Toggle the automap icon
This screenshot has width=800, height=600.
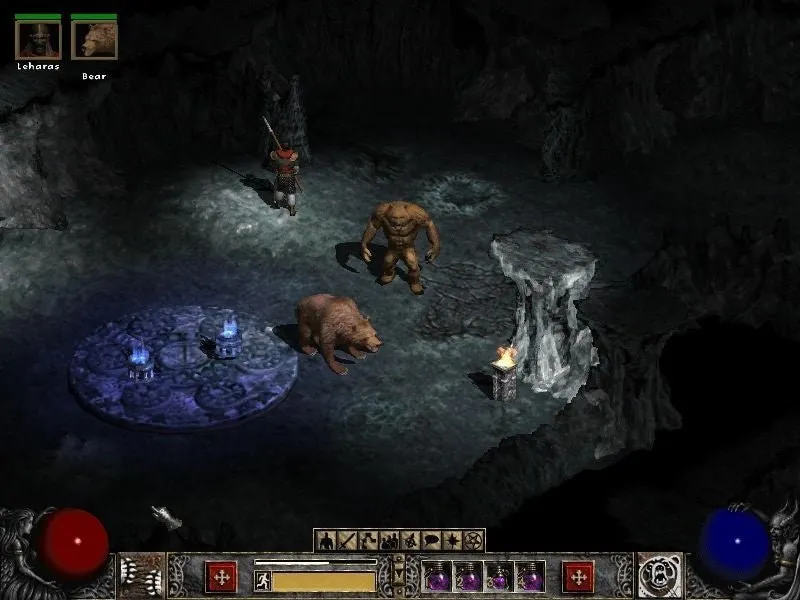pos(410,541)
